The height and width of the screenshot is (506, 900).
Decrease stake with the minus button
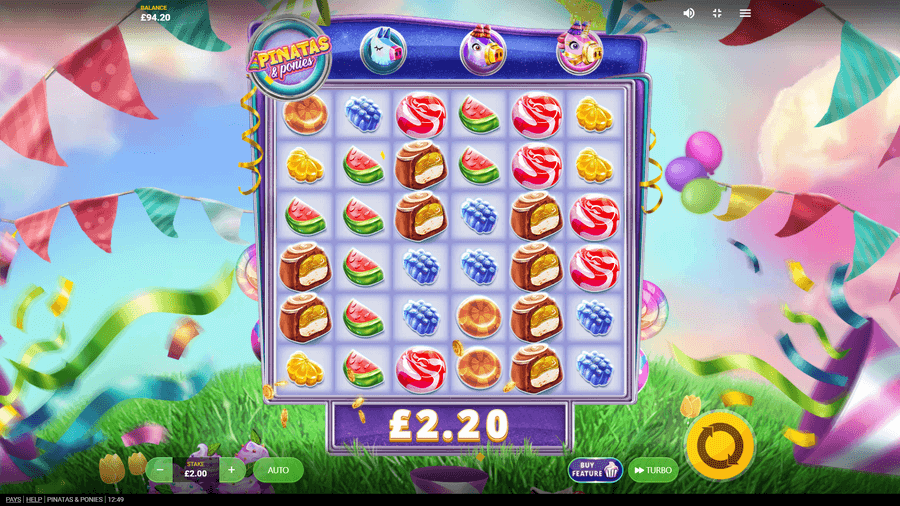click(x=160, y=470)
